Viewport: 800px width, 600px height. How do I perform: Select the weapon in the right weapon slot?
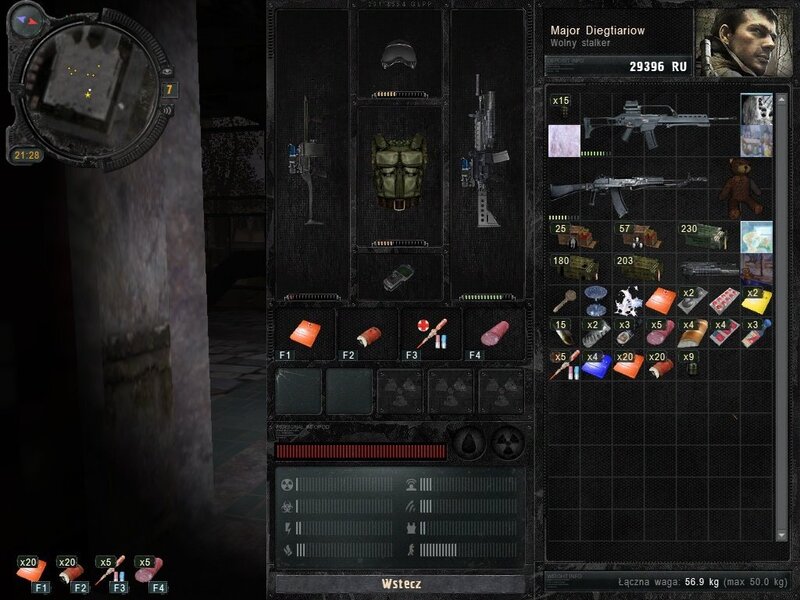pyautogui.click(x=487, y=158)
